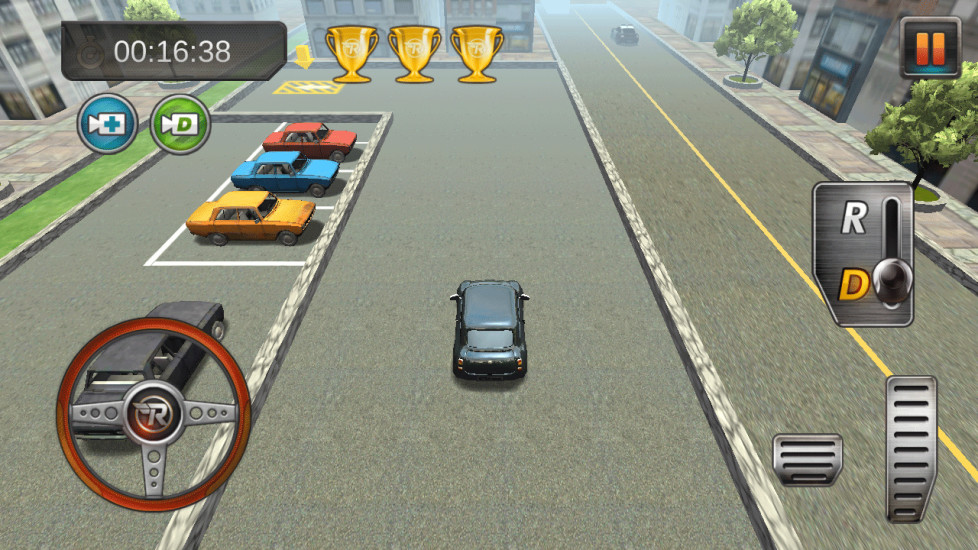Click the blue camera plus icon

coord(107,125)
